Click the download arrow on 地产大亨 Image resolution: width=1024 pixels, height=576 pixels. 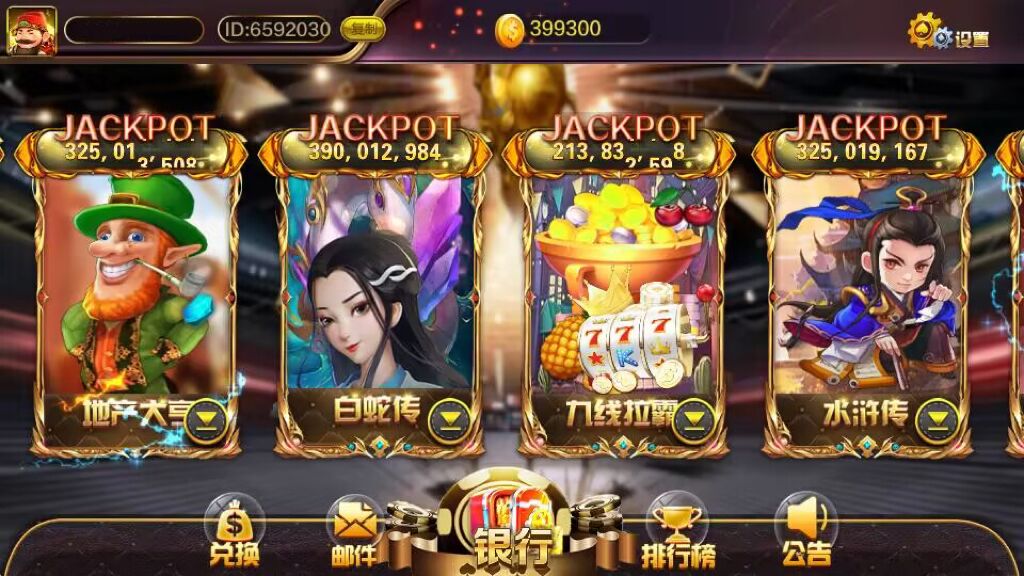pos(208,420)
